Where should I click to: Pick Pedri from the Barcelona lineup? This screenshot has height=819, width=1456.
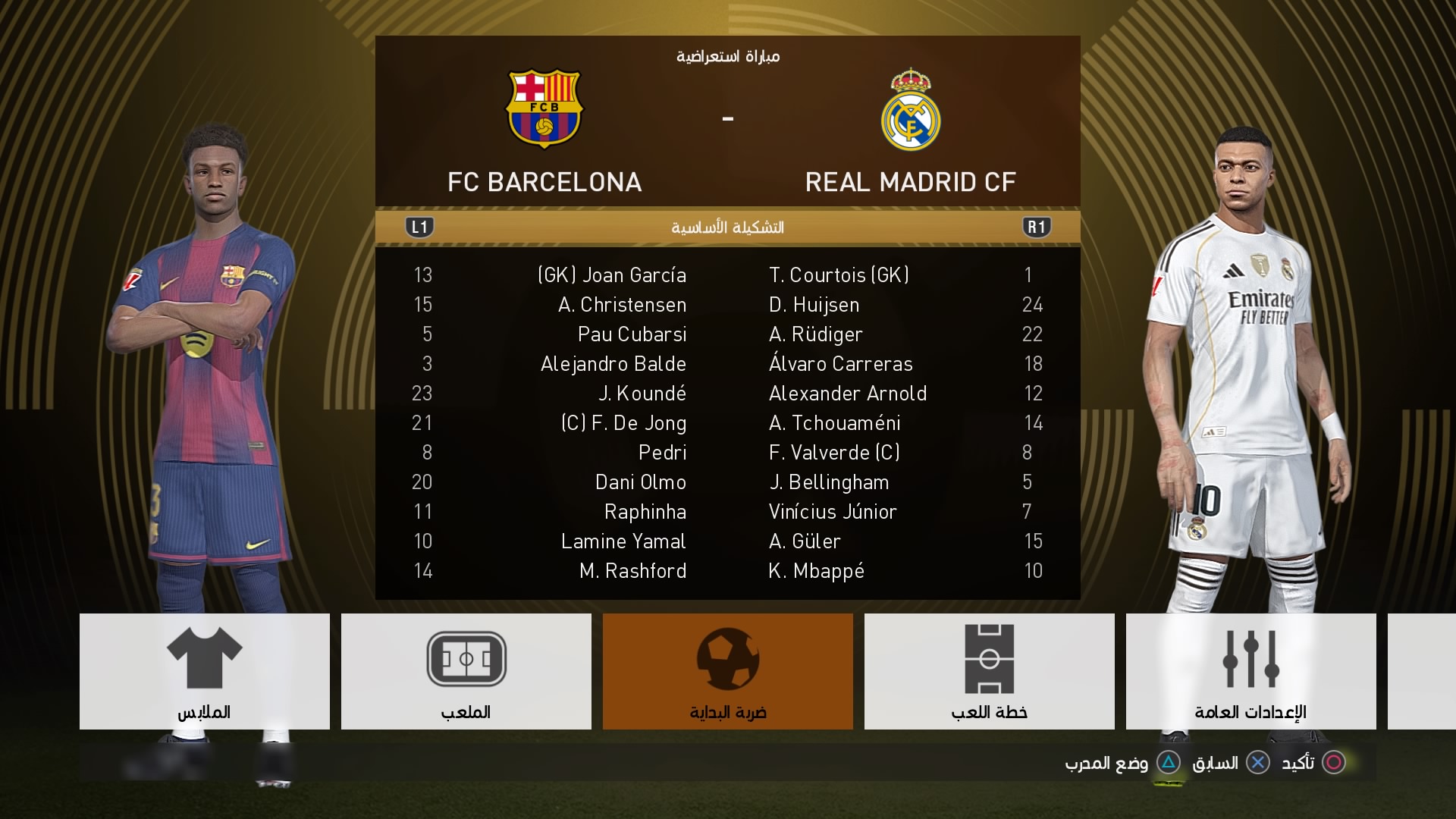pyautogui.click(x=662, y=453)
